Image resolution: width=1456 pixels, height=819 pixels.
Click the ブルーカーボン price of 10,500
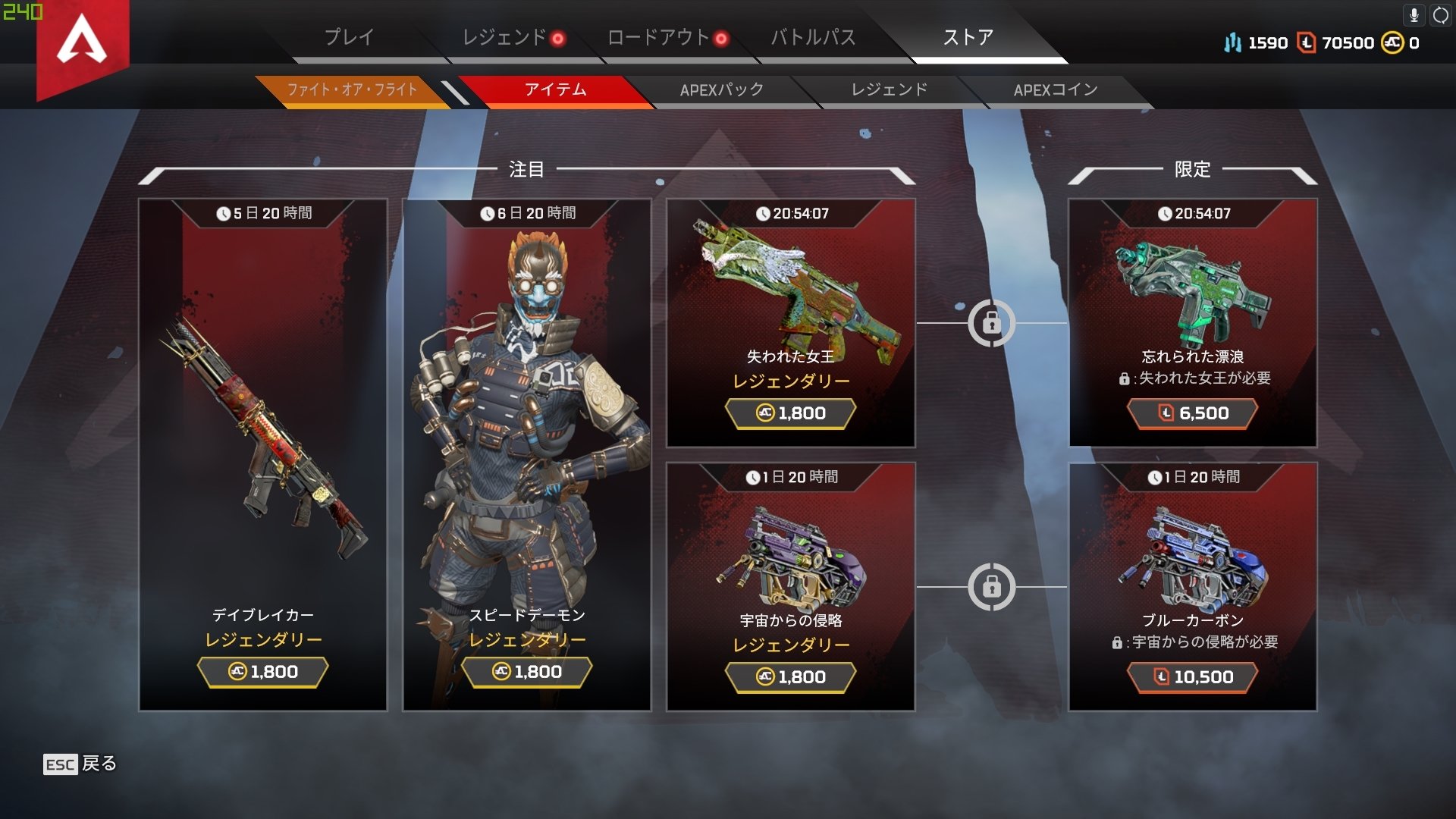[1194, 676]
